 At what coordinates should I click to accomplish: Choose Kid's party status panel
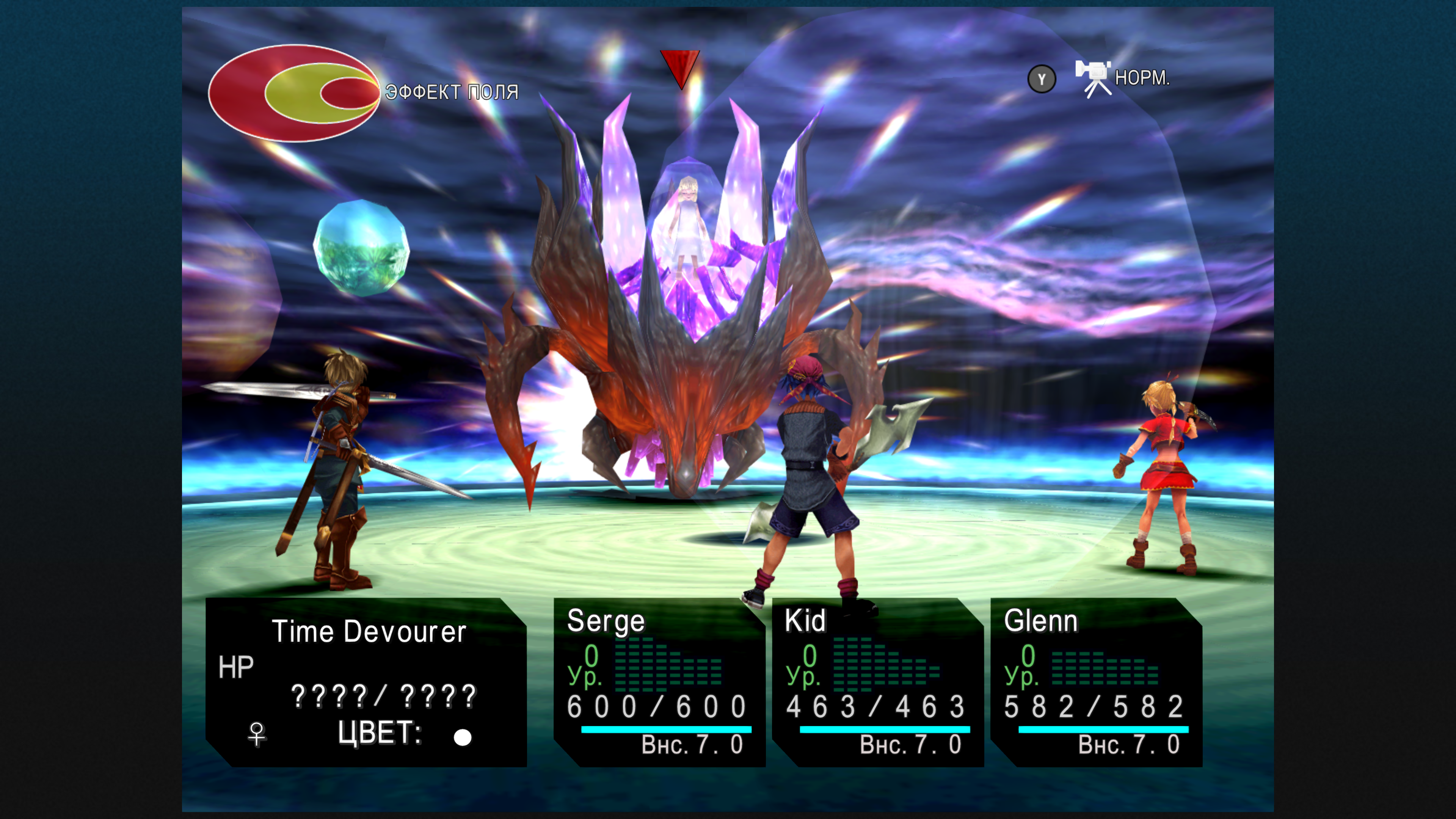877,682
